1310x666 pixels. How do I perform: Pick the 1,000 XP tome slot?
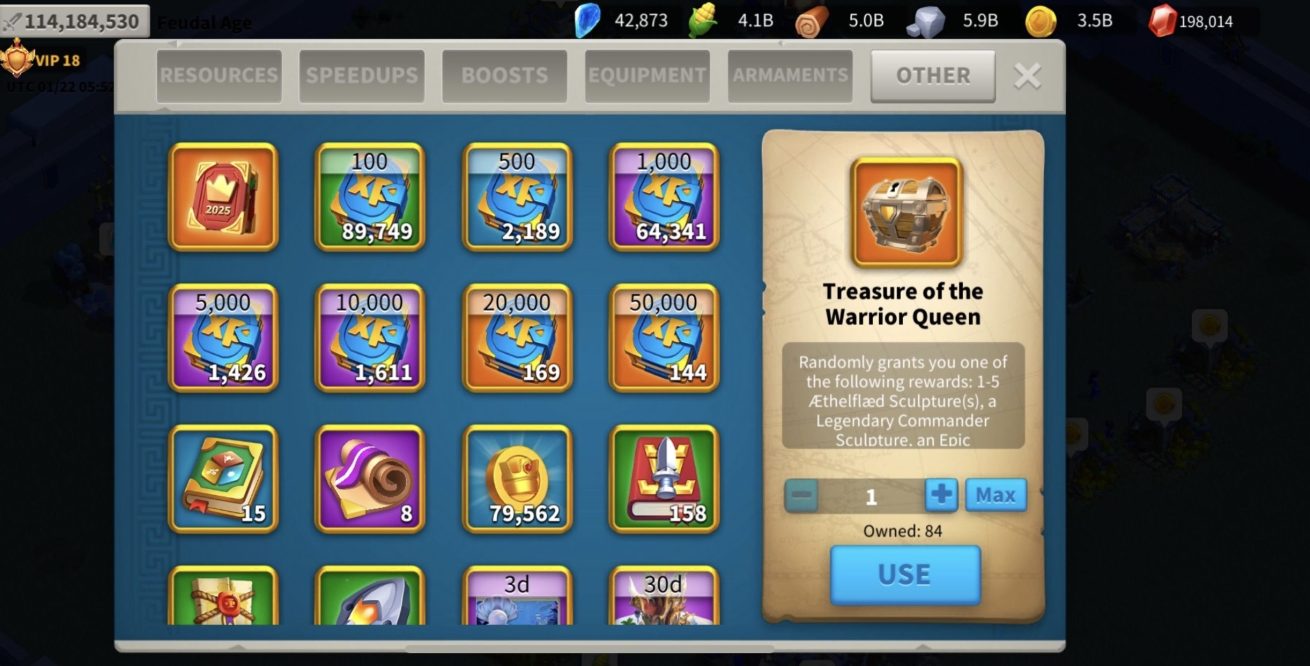point(664,197)
